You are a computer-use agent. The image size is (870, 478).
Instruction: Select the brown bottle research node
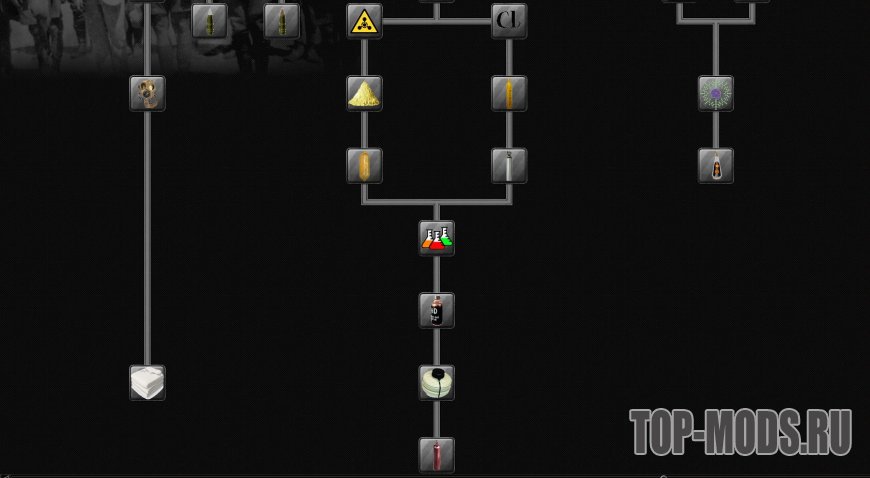click(x=716, y=165)
